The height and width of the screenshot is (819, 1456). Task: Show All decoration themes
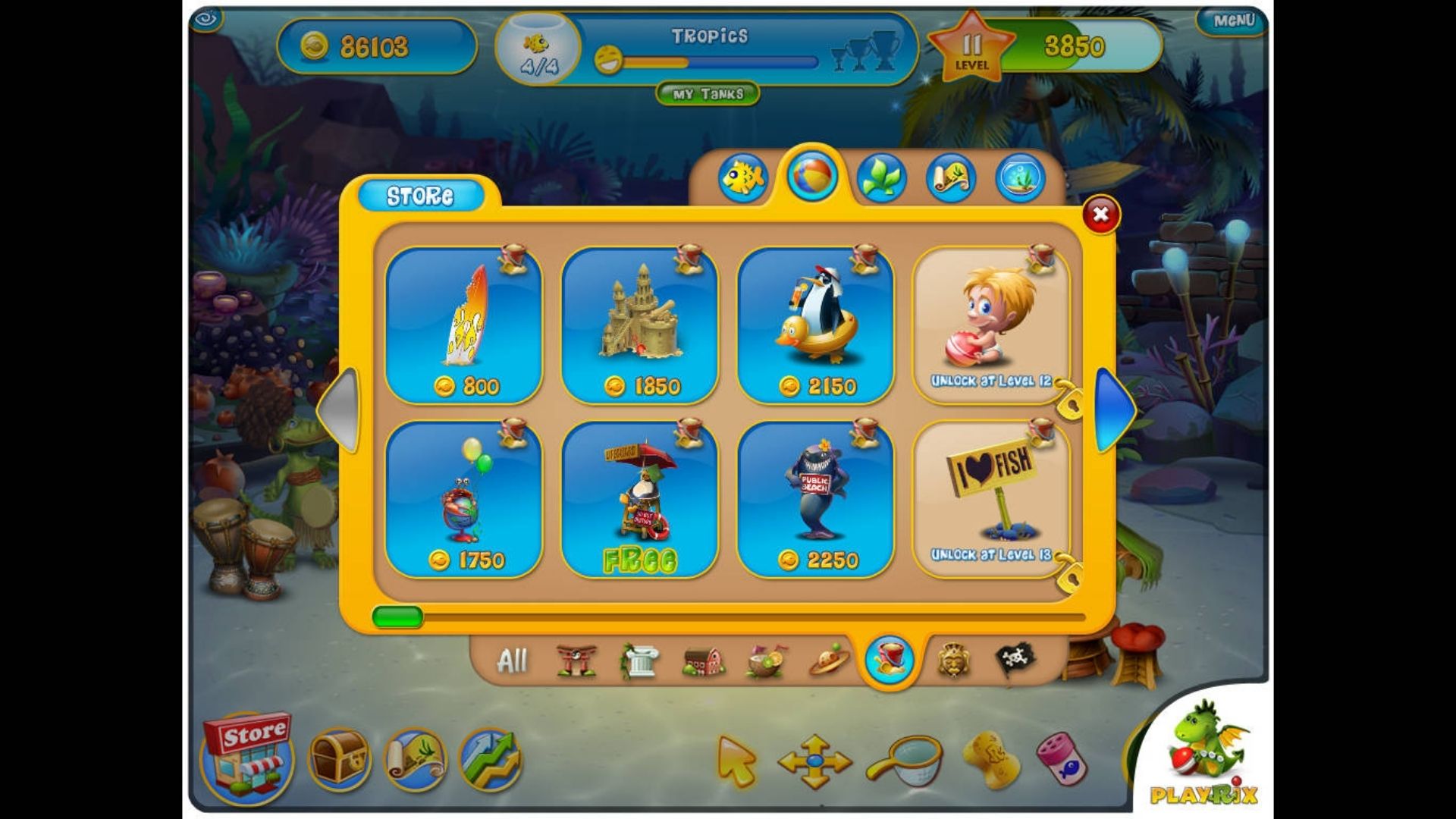[512, 661]
